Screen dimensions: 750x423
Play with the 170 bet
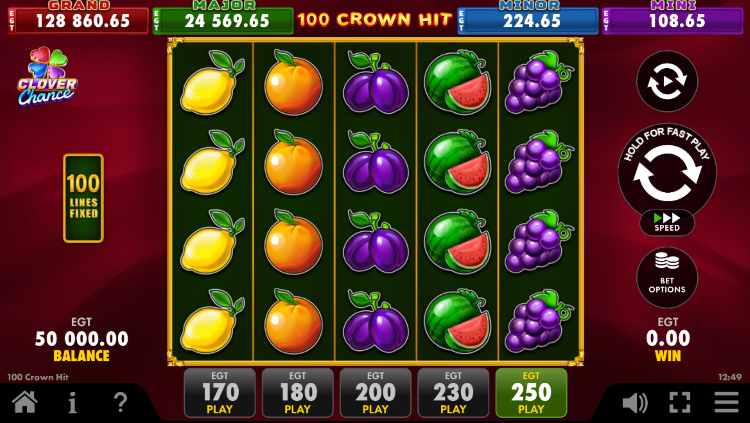click(x=220, y=392)
